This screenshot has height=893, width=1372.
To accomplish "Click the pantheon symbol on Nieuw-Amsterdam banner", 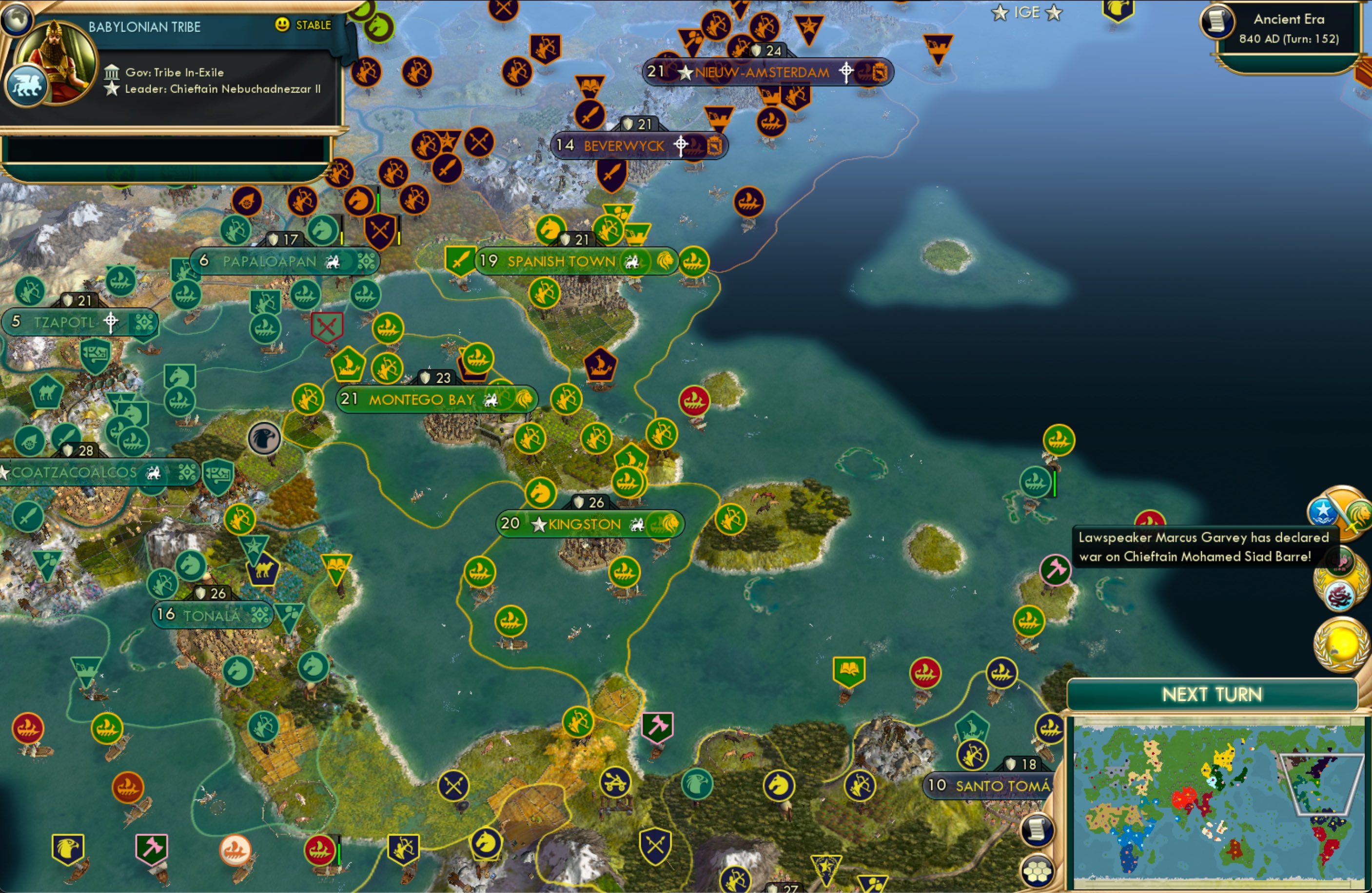I will [846, 72].
